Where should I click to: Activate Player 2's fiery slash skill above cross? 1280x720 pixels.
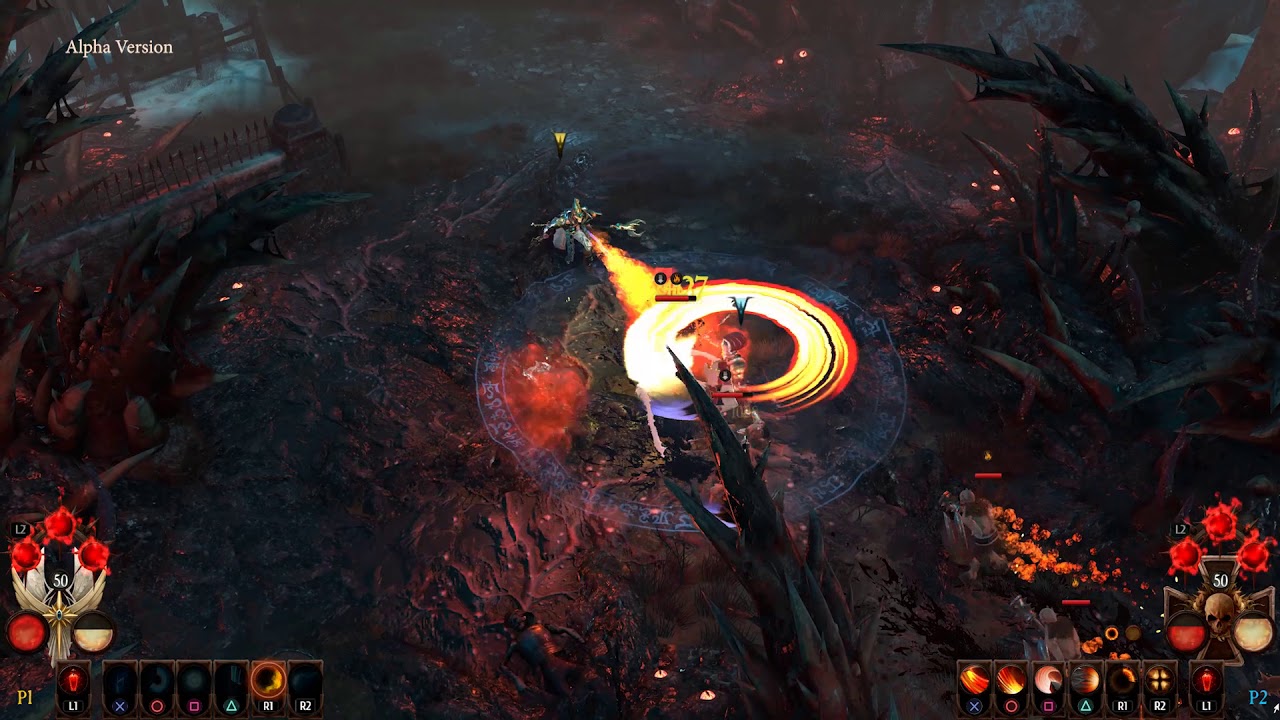tap(974, 681)
